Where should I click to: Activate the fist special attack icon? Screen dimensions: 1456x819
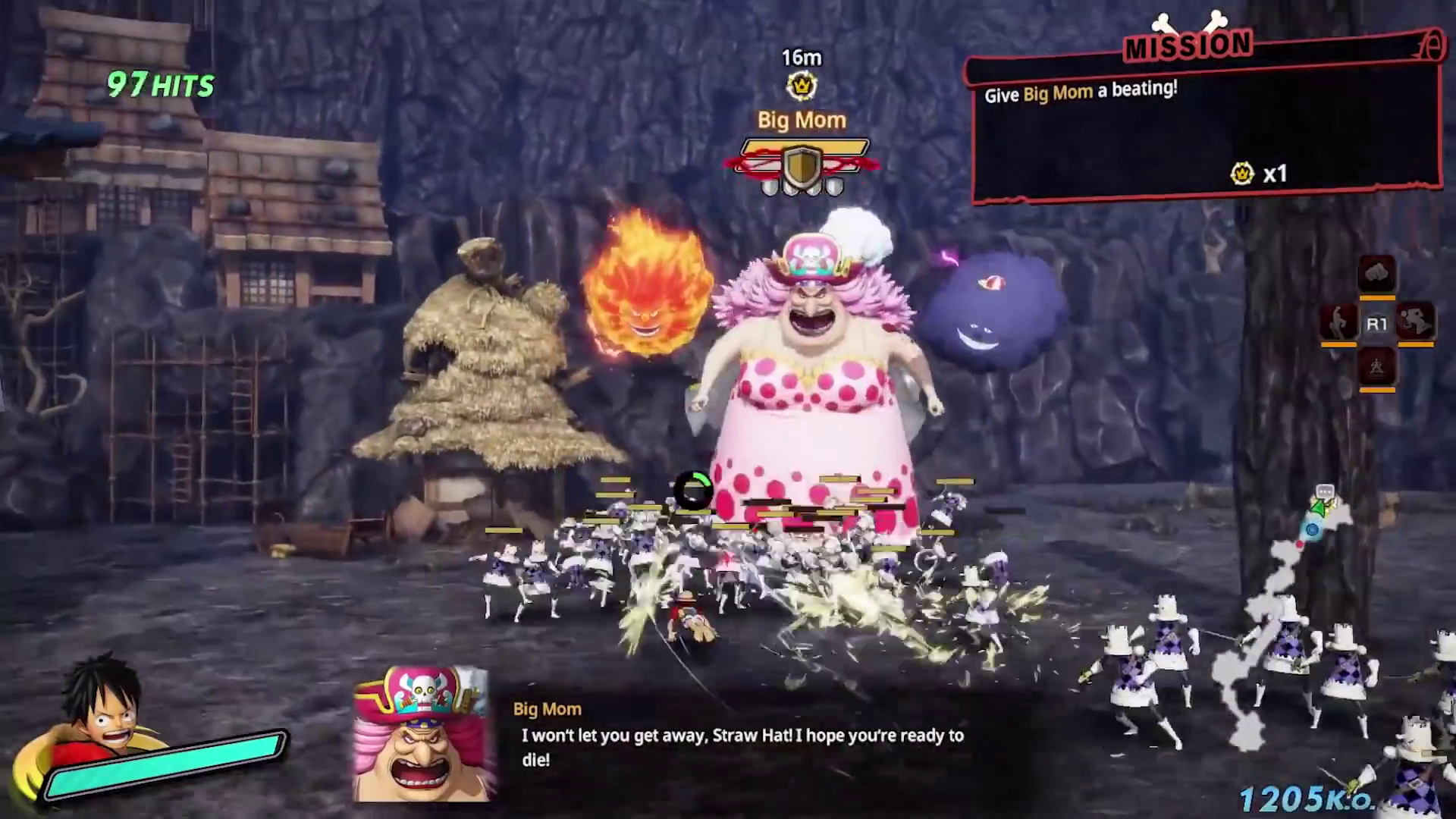[1376, 274]
